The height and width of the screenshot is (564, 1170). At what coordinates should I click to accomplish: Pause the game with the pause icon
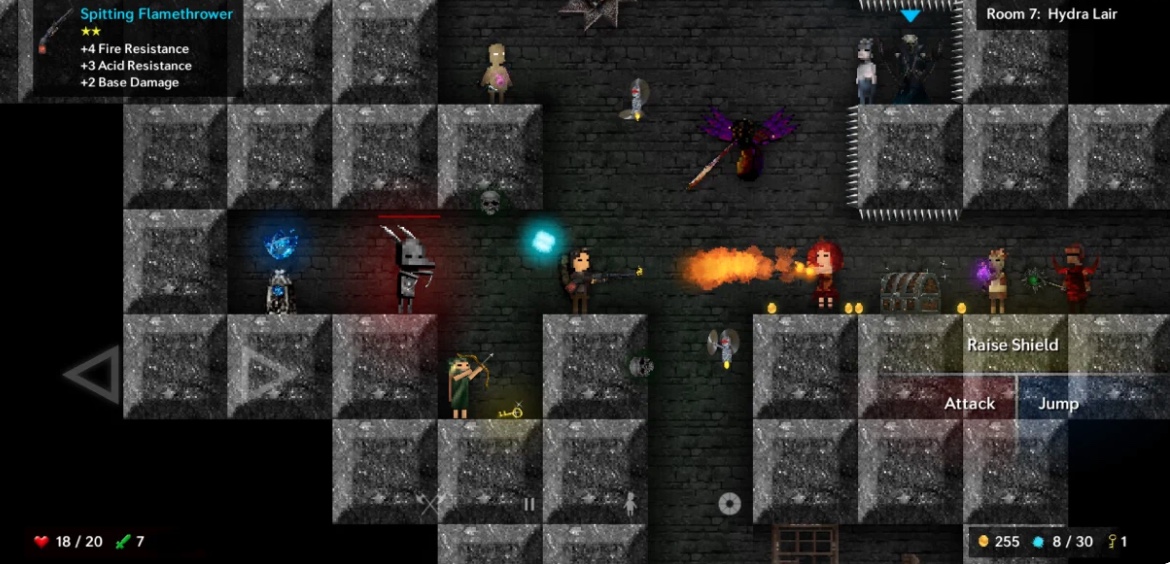coord(530,505)
